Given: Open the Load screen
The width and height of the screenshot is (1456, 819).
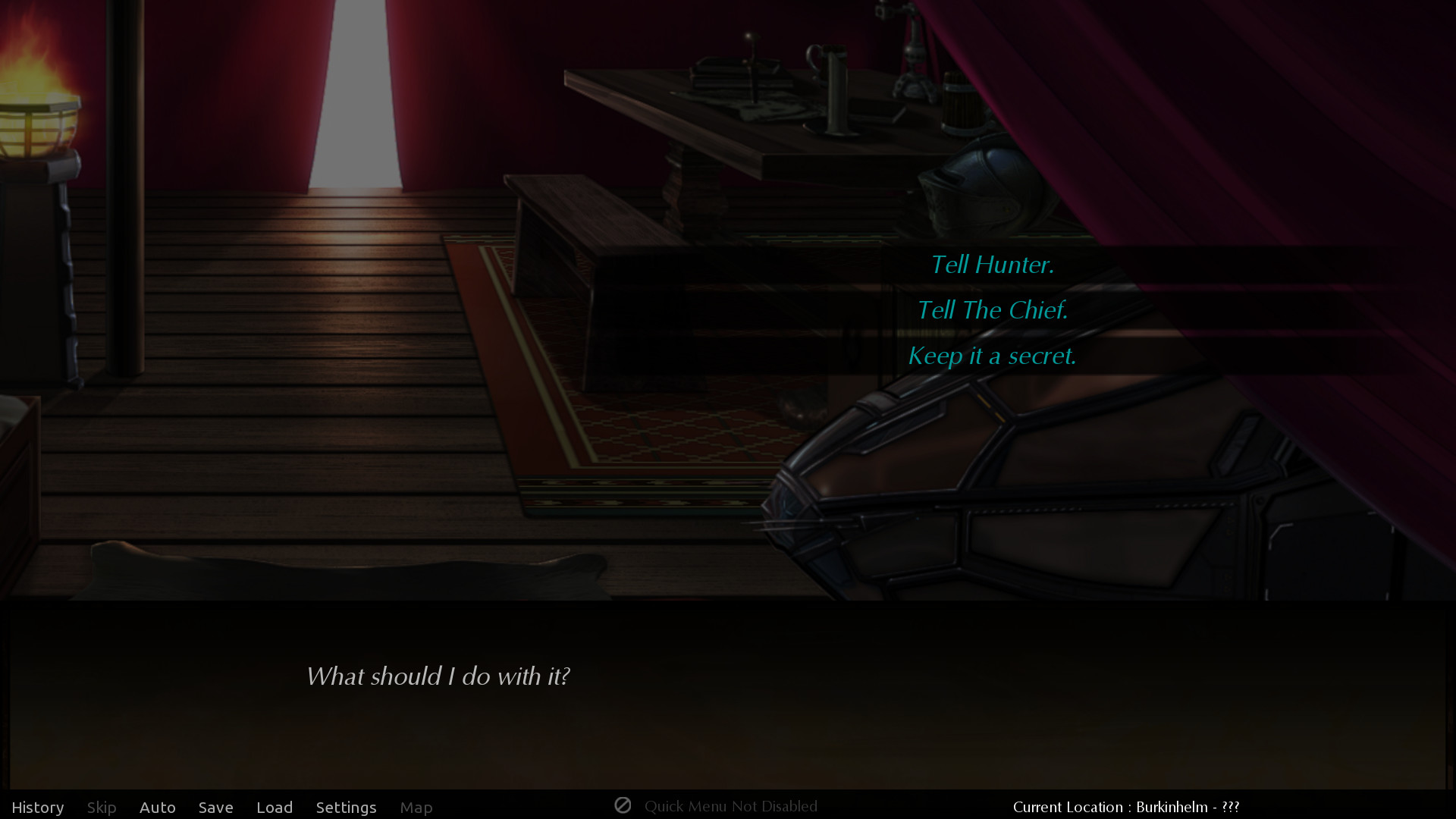Looking at the screenshot, I should (275, 807).
